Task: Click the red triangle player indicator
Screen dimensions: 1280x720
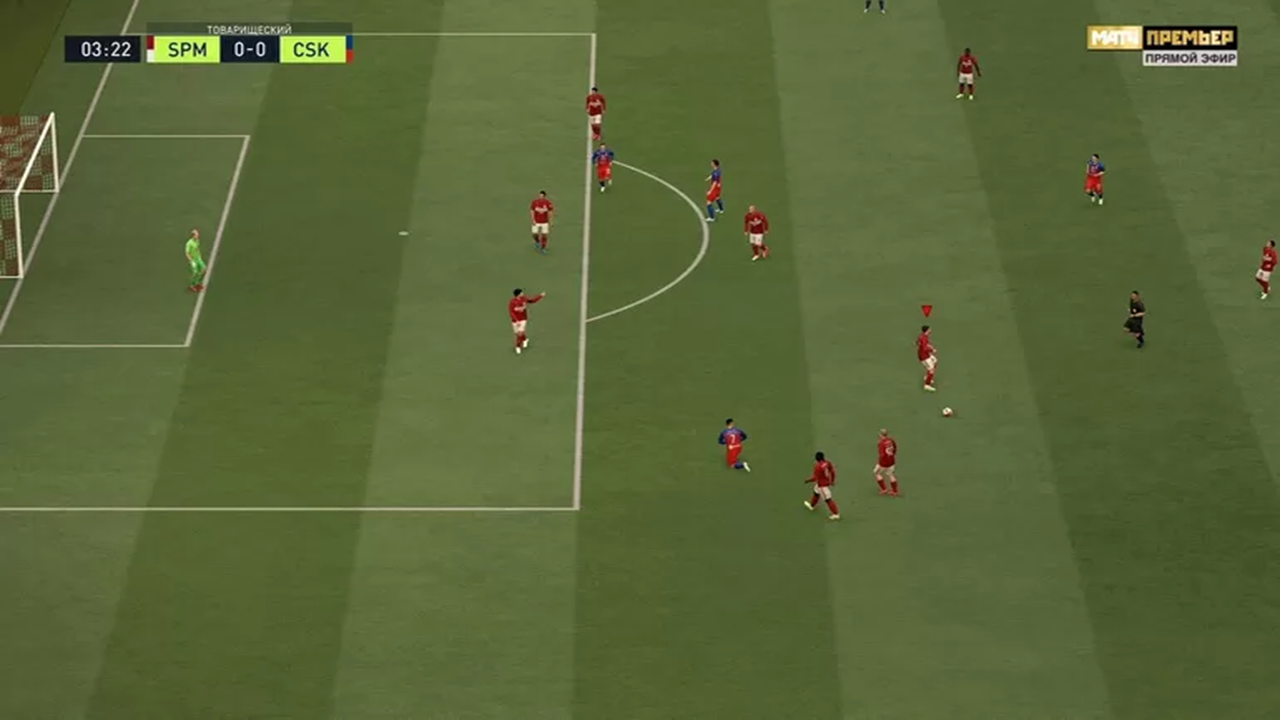Action: (x=925, y=309)
